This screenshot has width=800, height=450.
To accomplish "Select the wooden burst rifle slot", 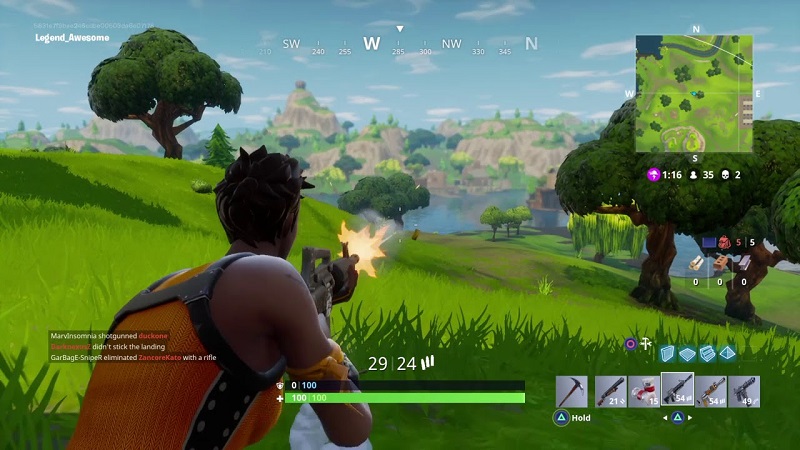I will point(711,391).
